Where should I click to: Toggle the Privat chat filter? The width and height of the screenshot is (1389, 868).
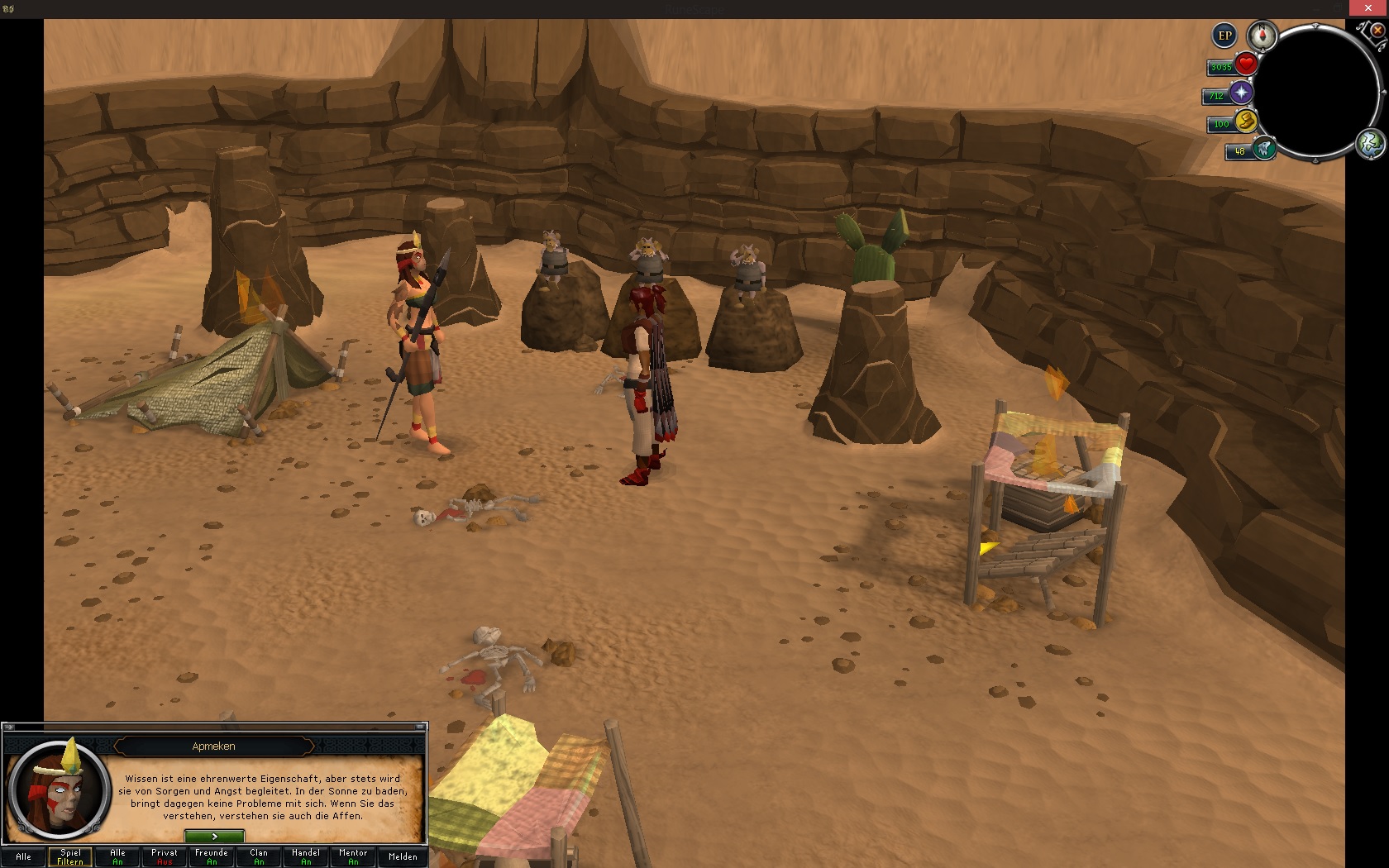click(x=165, y=856)
